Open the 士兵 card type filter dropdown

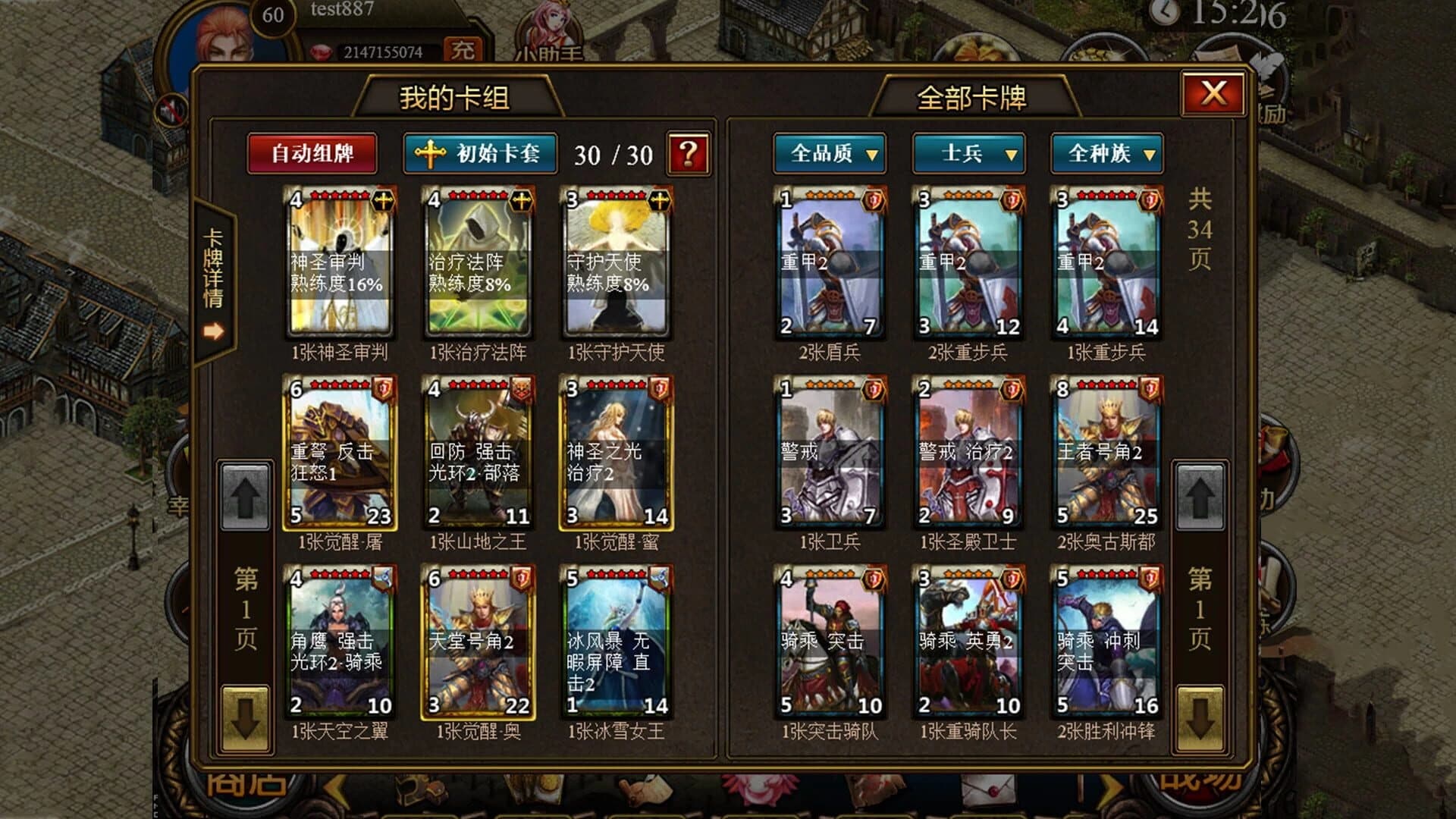coord(968,155)
